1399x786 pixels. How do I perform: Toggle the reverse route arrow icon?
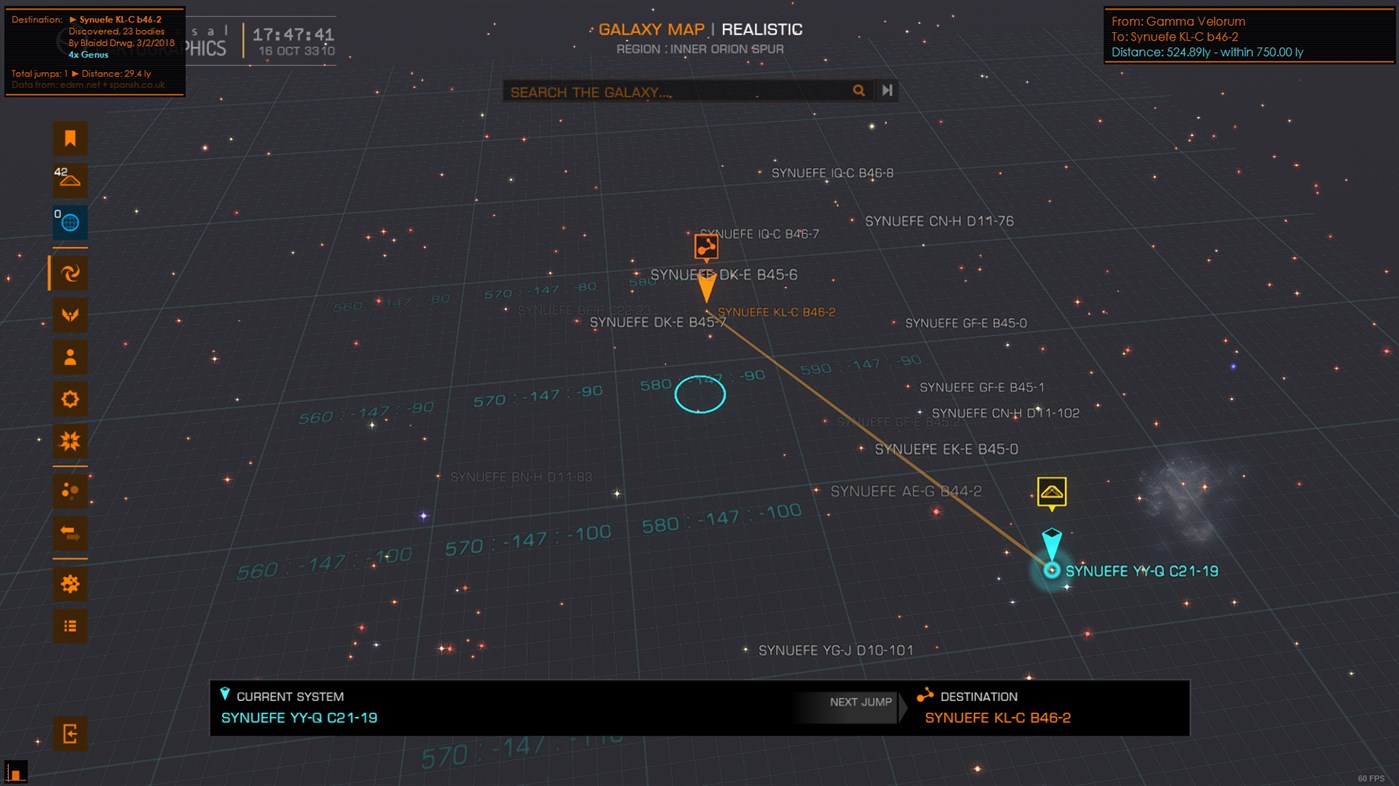point(70,534)
